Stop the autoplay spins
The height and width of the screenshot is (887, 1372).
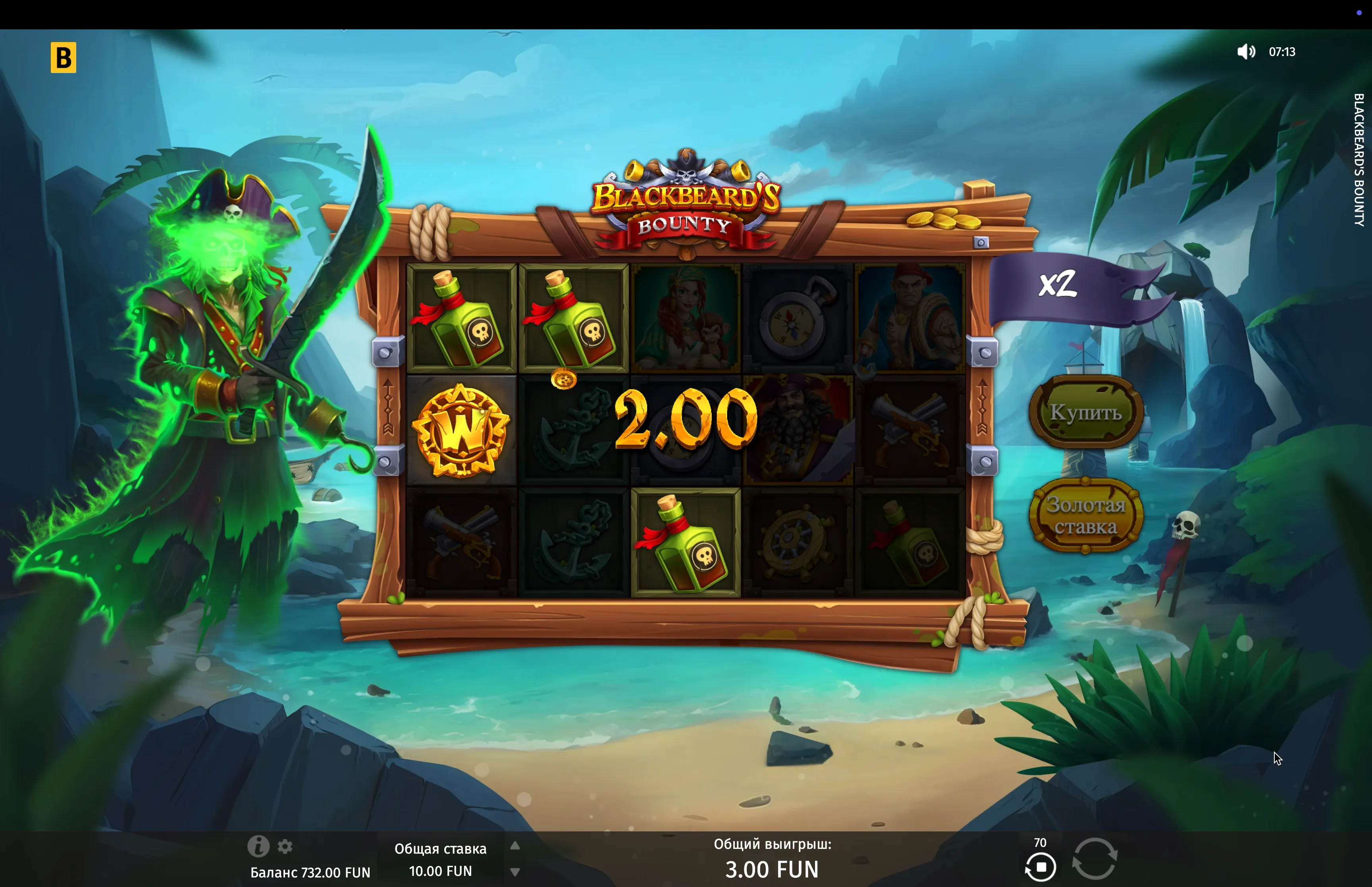click(x=1041, y=867)
